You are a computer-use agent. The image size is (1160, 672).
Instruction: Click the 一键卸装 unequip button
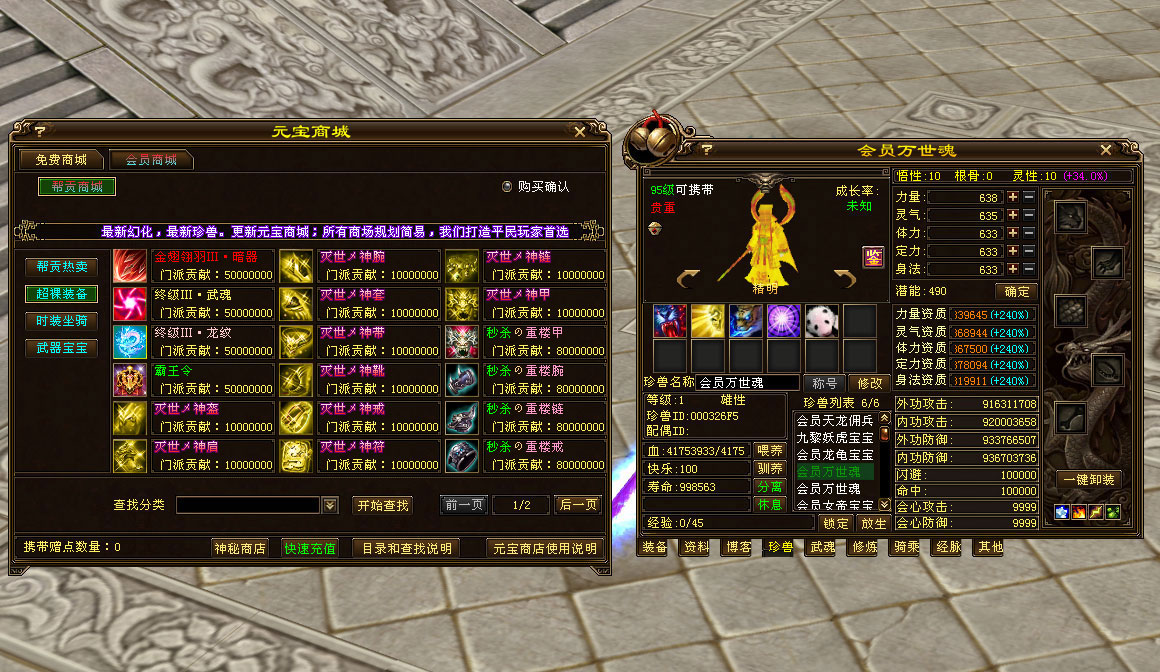(1088, 479)
